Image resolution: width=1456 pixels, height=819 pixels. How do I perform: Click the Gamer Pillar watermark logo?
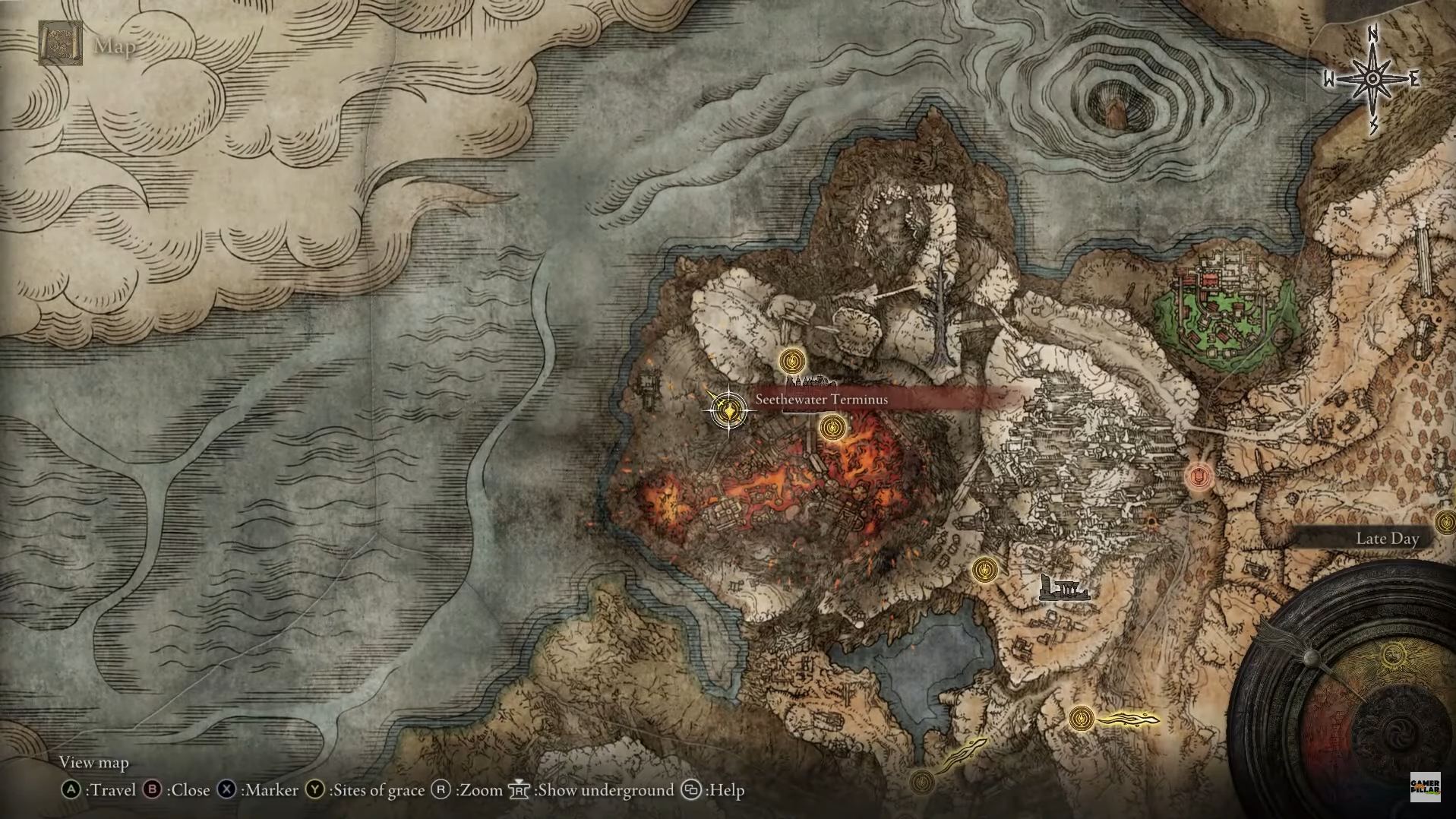coord(1425,787)
